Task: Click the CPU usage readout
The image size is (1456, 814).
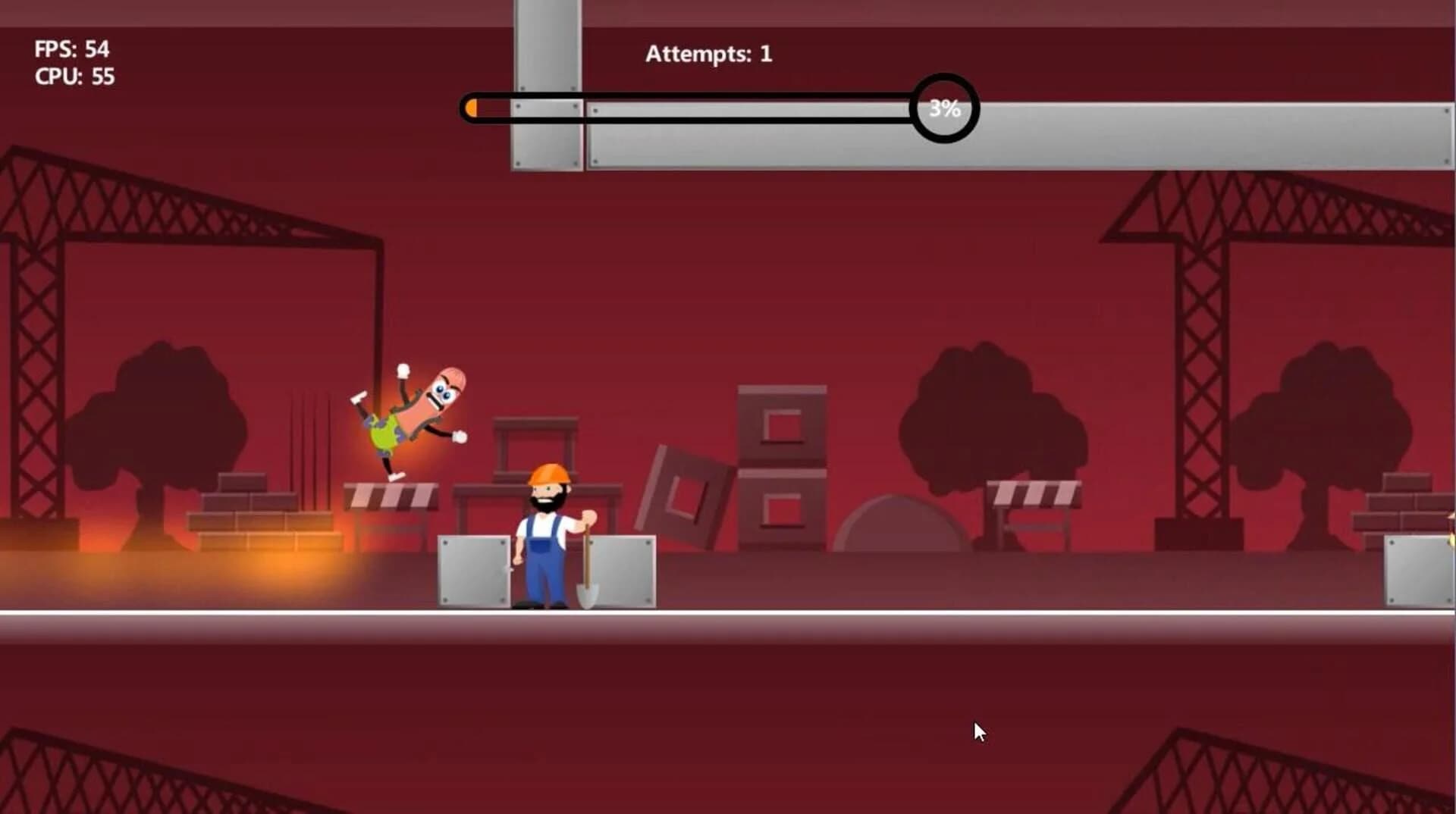Action: click(x=74, y=77)
